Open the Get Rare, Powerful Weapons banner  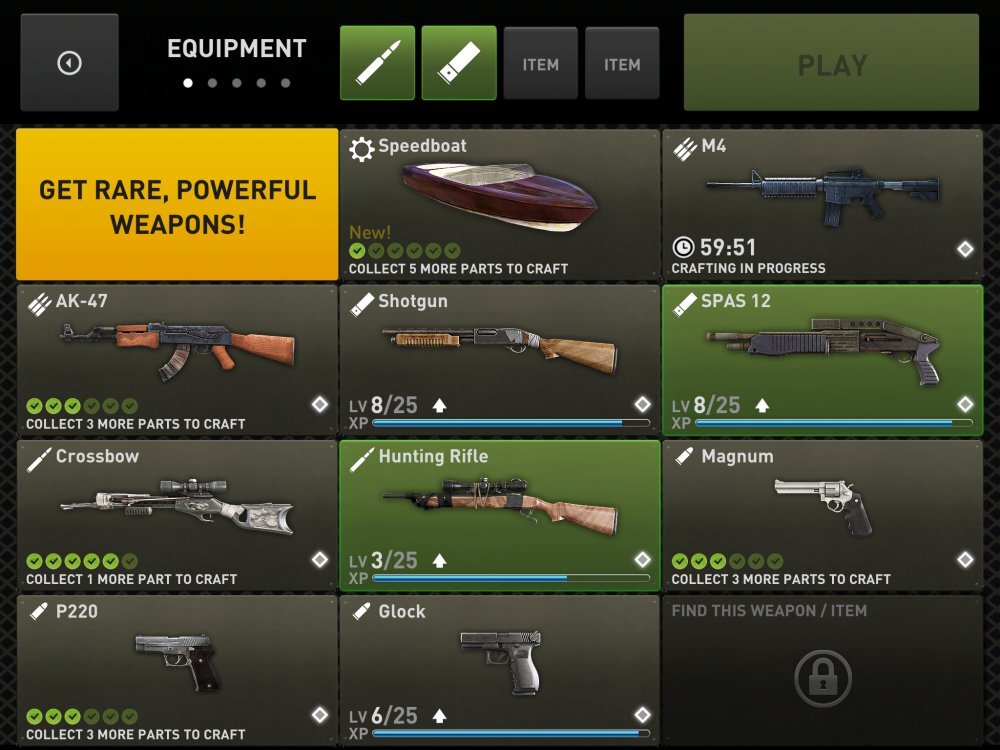click(177, 205)
